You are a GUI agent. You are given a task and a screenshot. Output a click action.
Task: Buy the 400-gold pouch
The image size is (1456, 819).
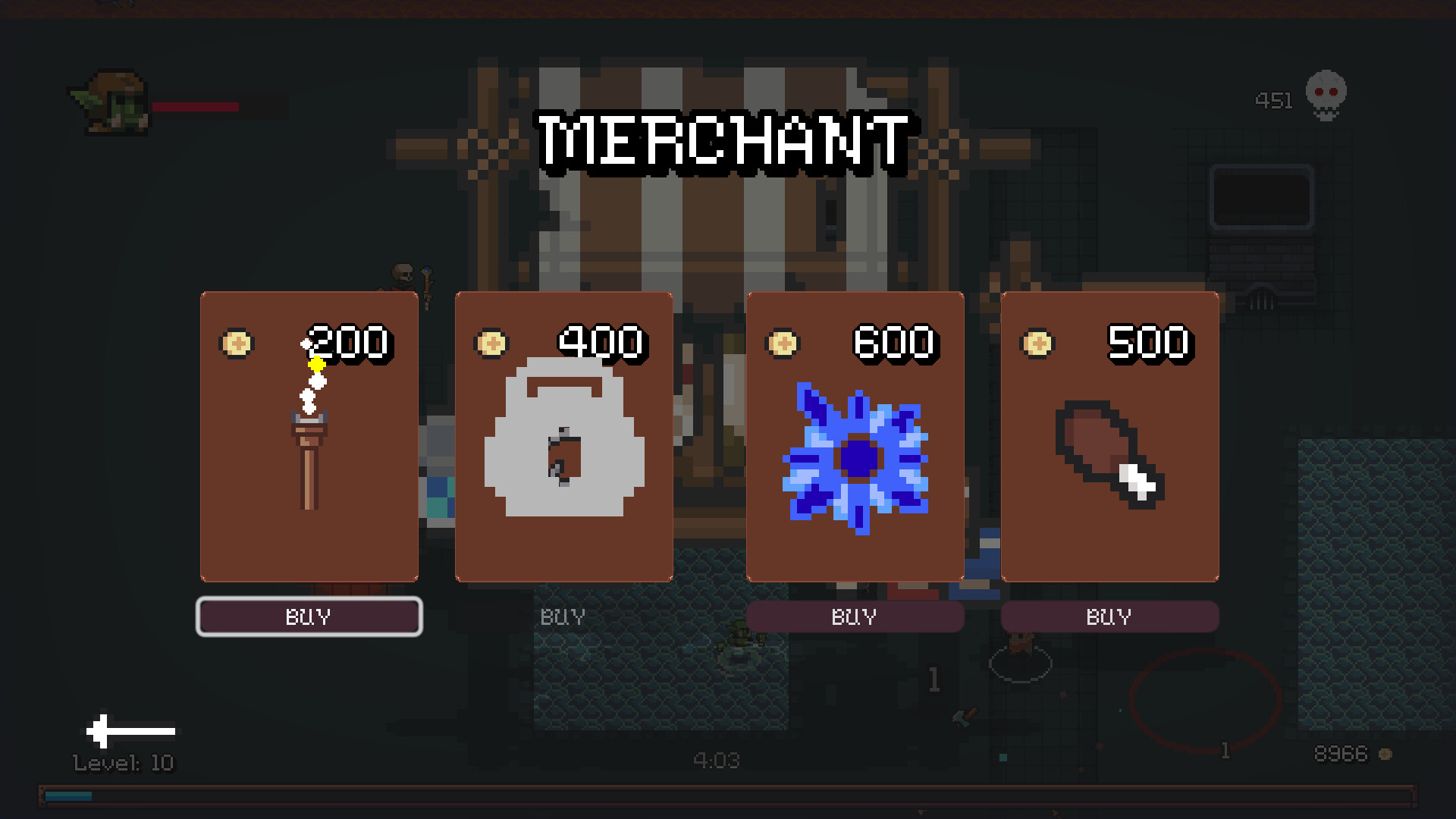click(x=563, y=617)
